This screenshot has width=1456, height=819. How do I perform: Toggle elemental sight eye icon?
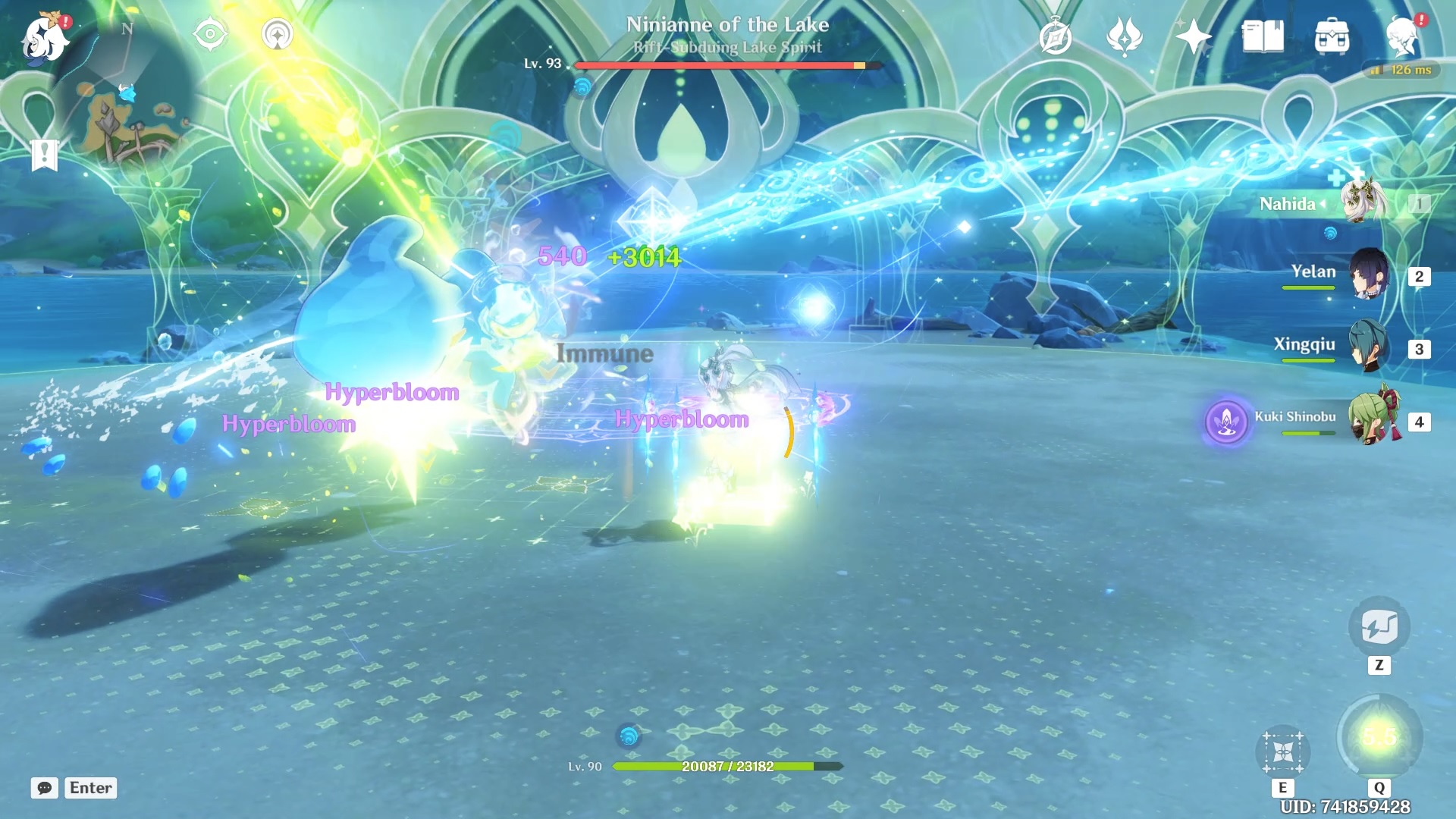210,35
